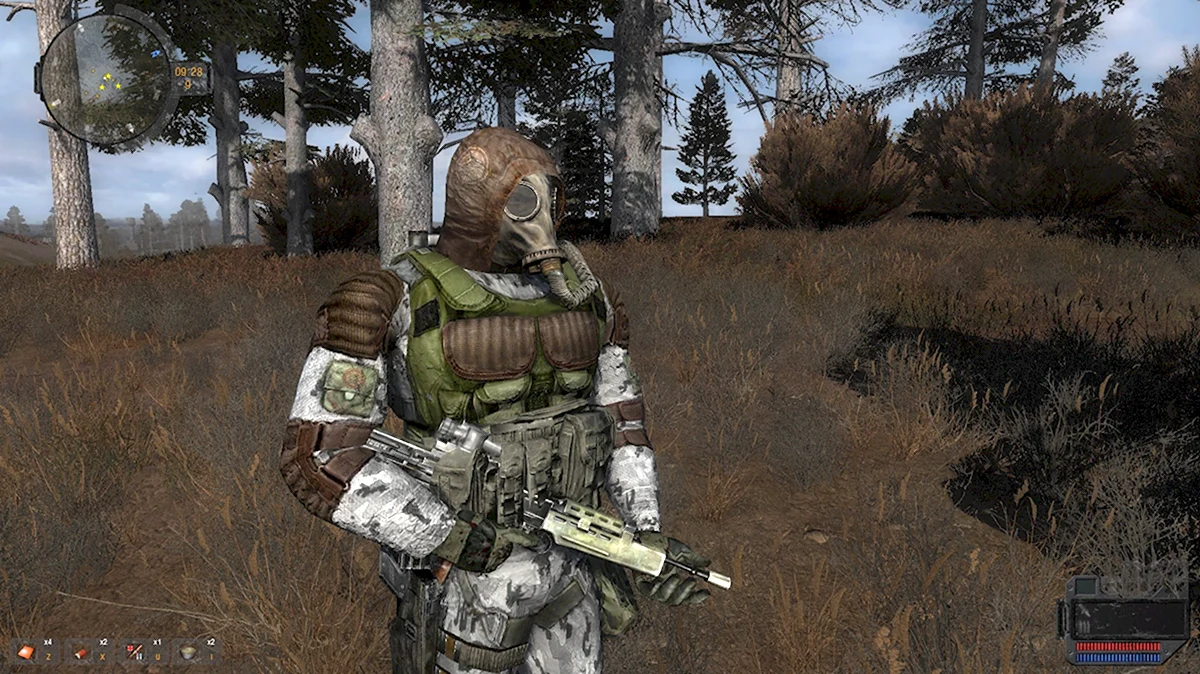Select the orange bandage quick slot
The image size is (1200, 674).
coord(25,652)
